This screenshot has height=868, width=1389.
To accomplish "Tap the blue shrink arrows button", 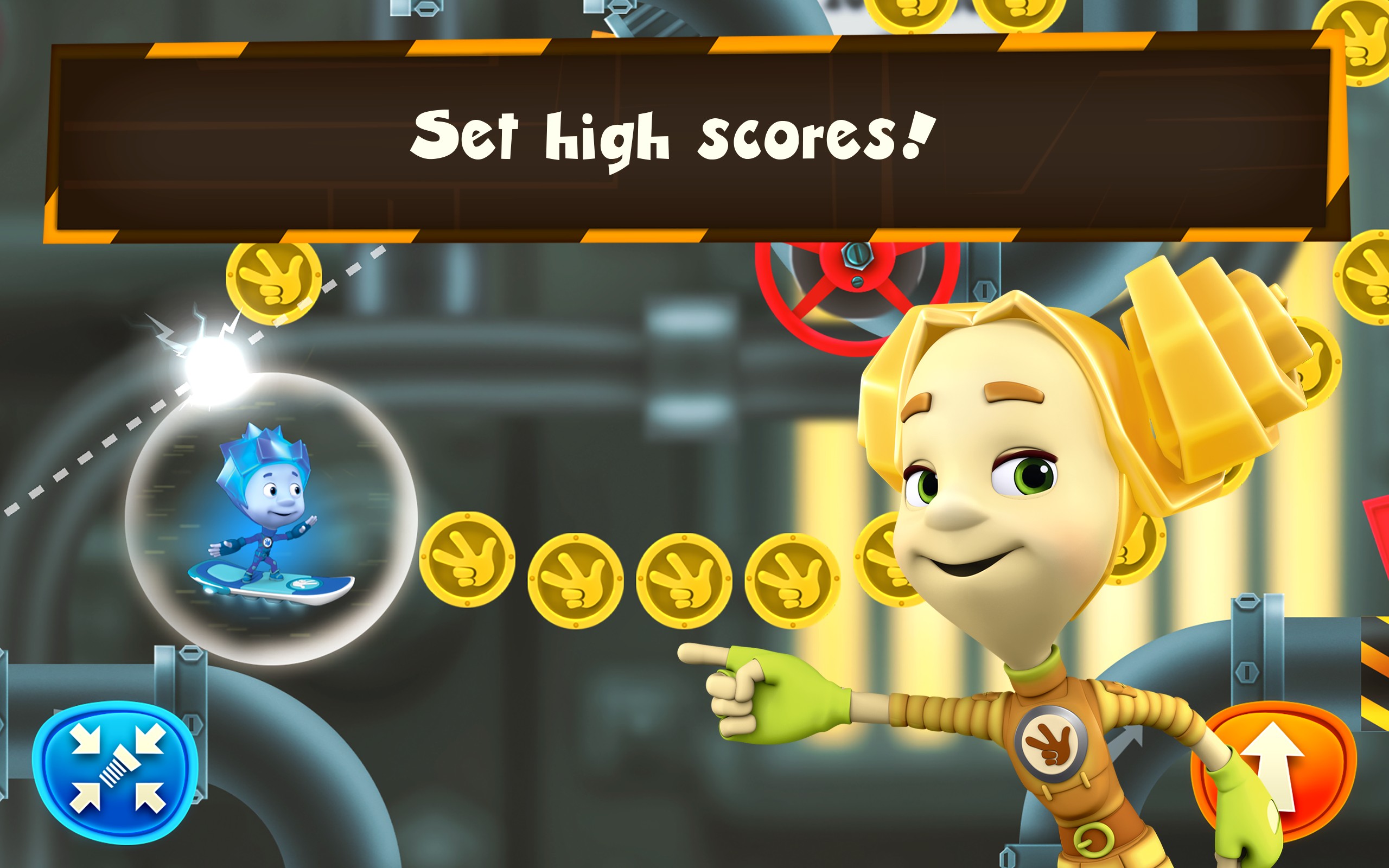I will tap(117, 770).
